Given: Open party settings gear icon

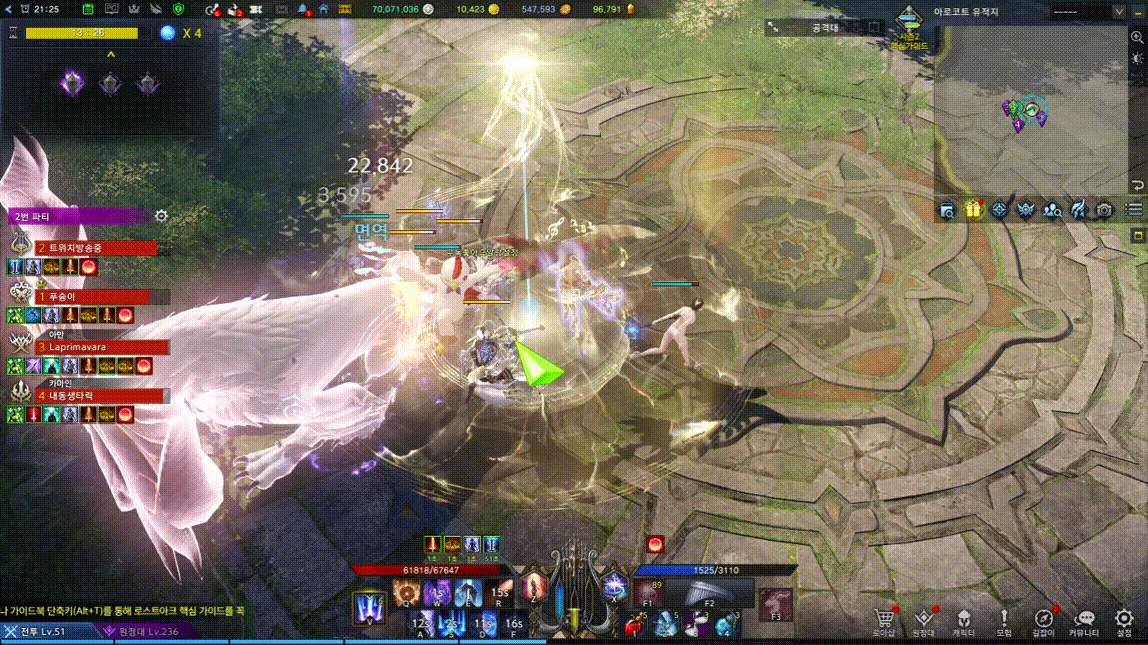Looking at the screenshot, I should (x=161, y=216).
